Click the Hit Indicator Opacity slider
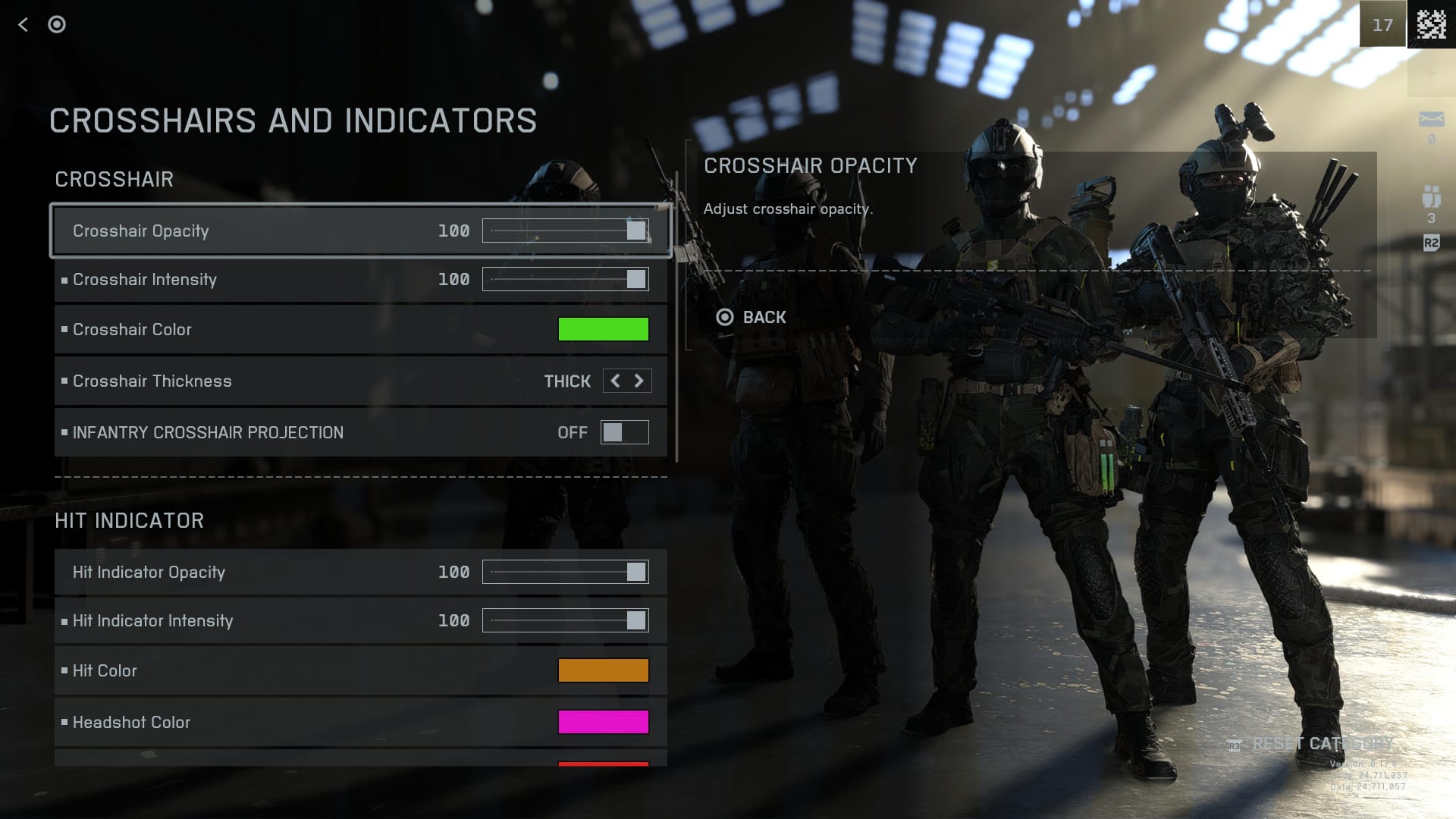This screenshot has height=819, width=1456. pyautogui.click(x=565, y=572)
